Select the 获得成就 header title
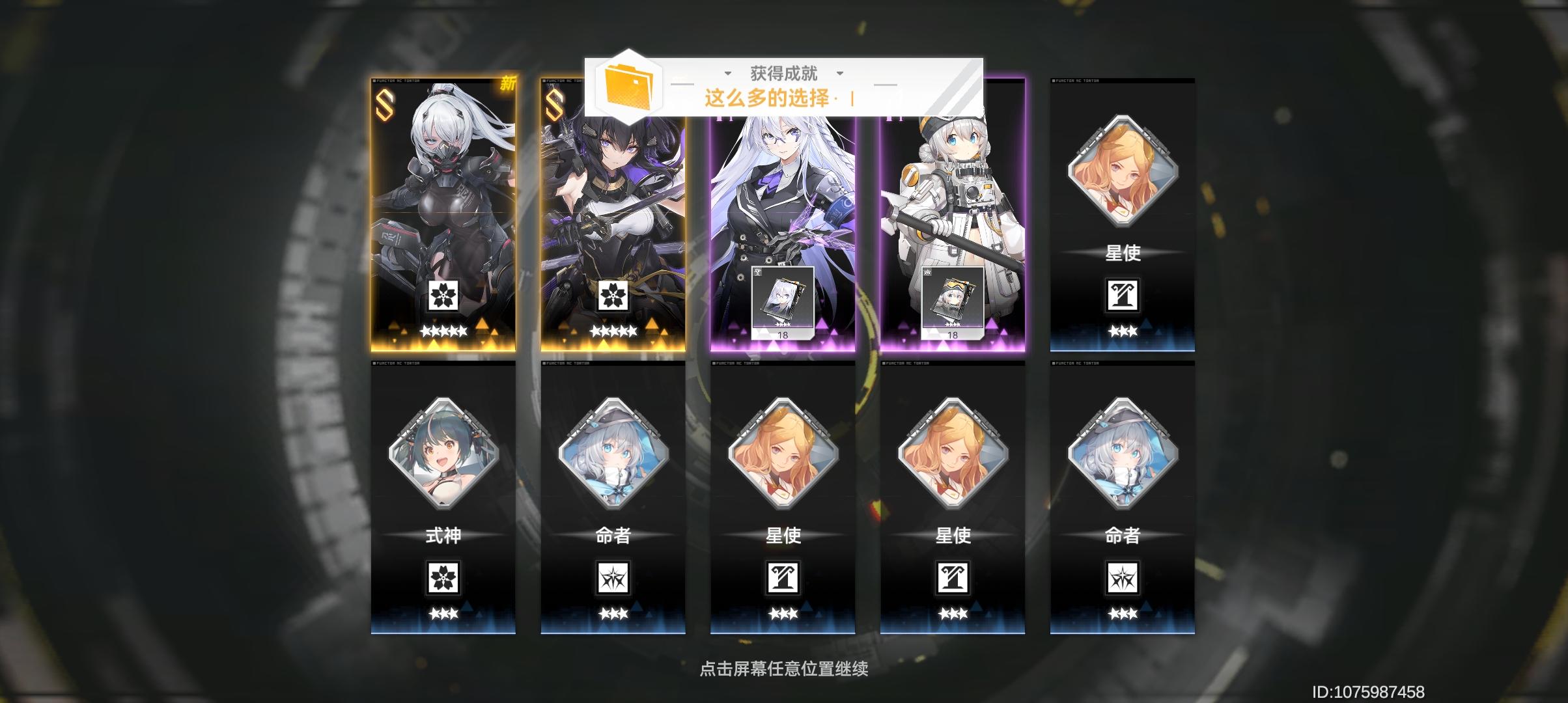The height and width of the screenshot is (703, 1568). tap(783, 73)
